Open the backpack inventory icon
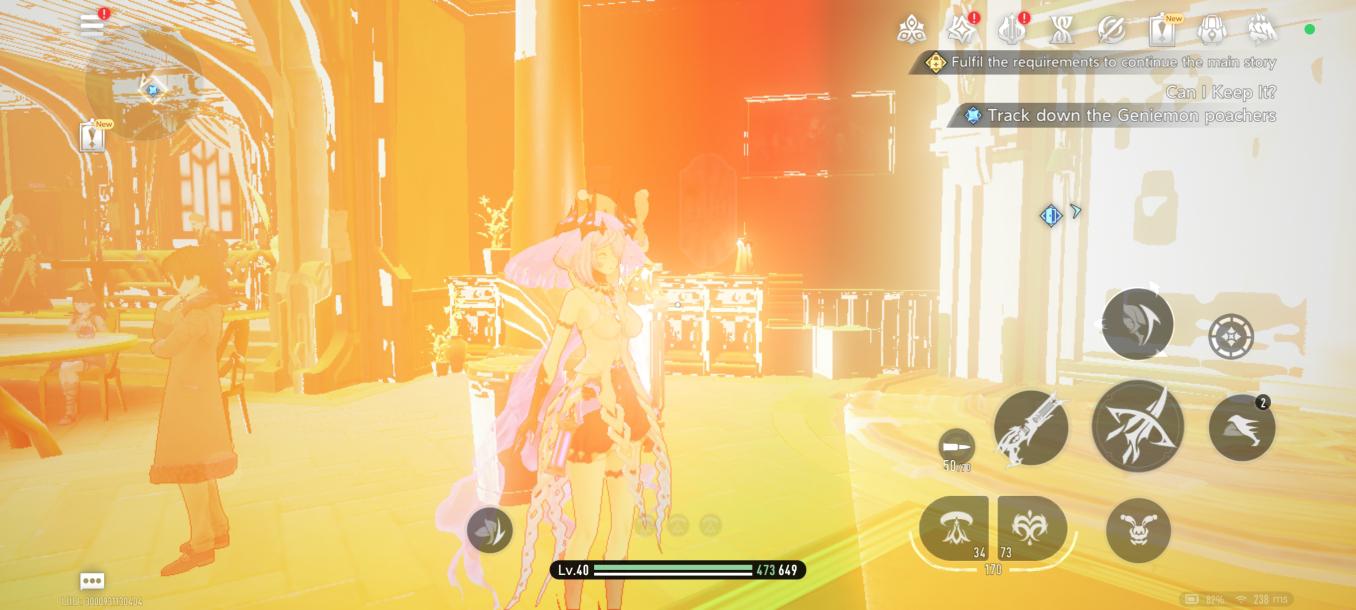This screenshot has width=1356, height=610. [x=1211, y=30]
